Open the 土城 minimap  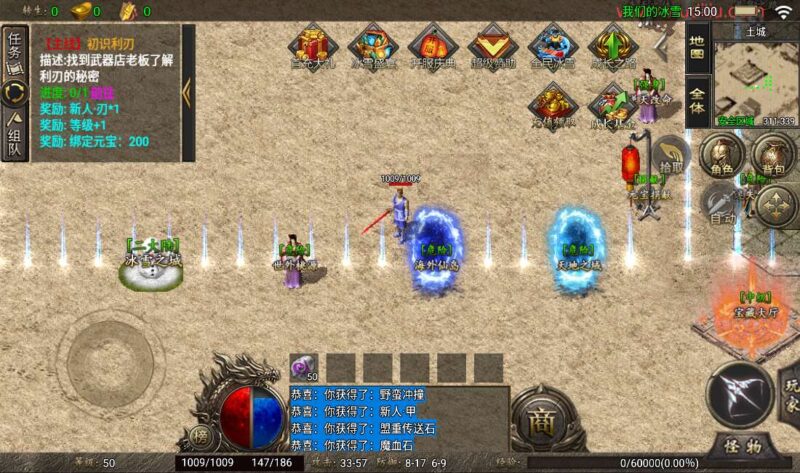[755, 80]
